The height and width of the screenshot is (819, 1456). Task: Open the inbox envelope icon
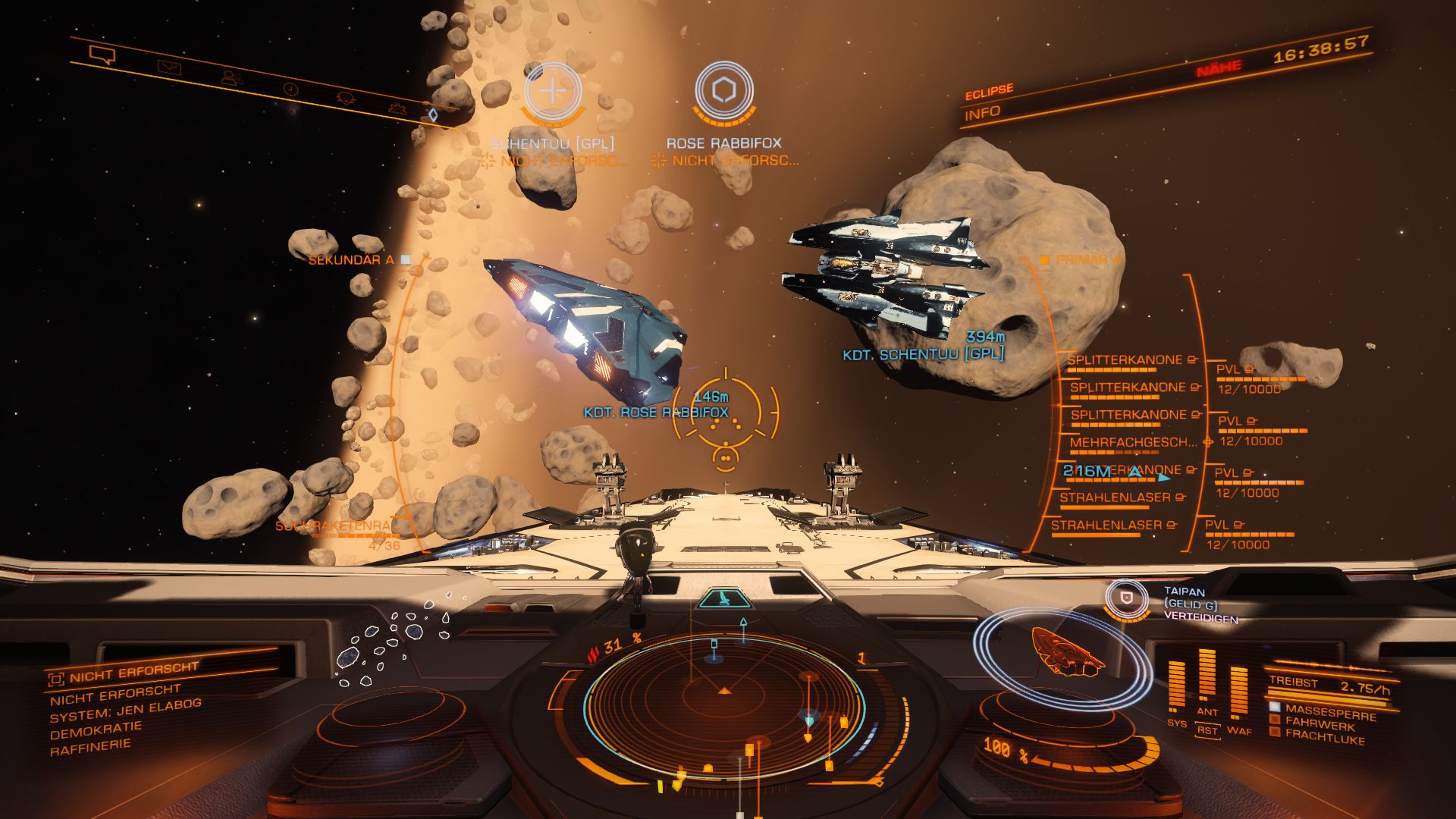[169, 67]
